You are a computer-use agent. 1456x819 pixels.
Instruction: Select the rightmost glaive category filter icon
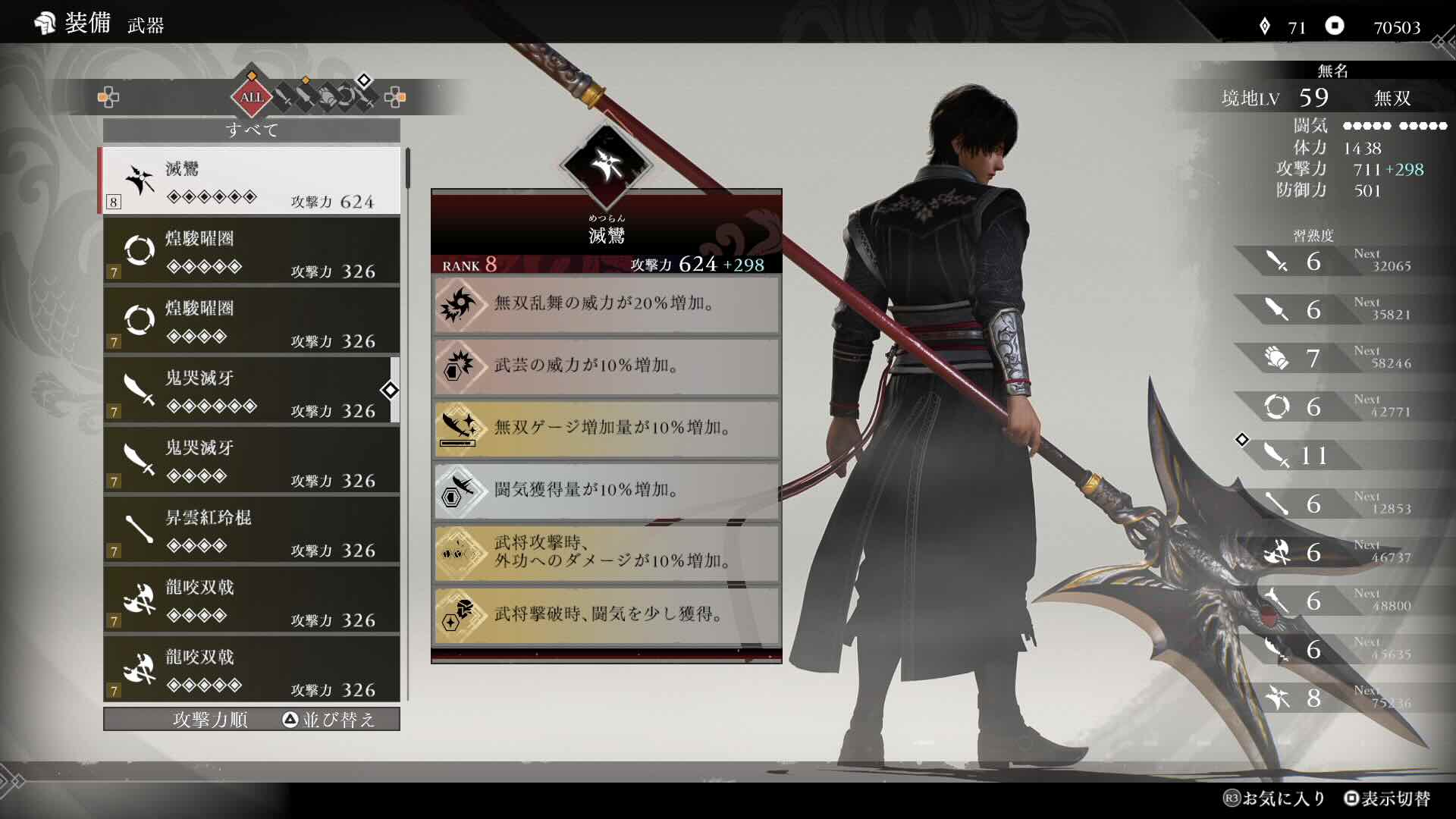tap(367, 97)
